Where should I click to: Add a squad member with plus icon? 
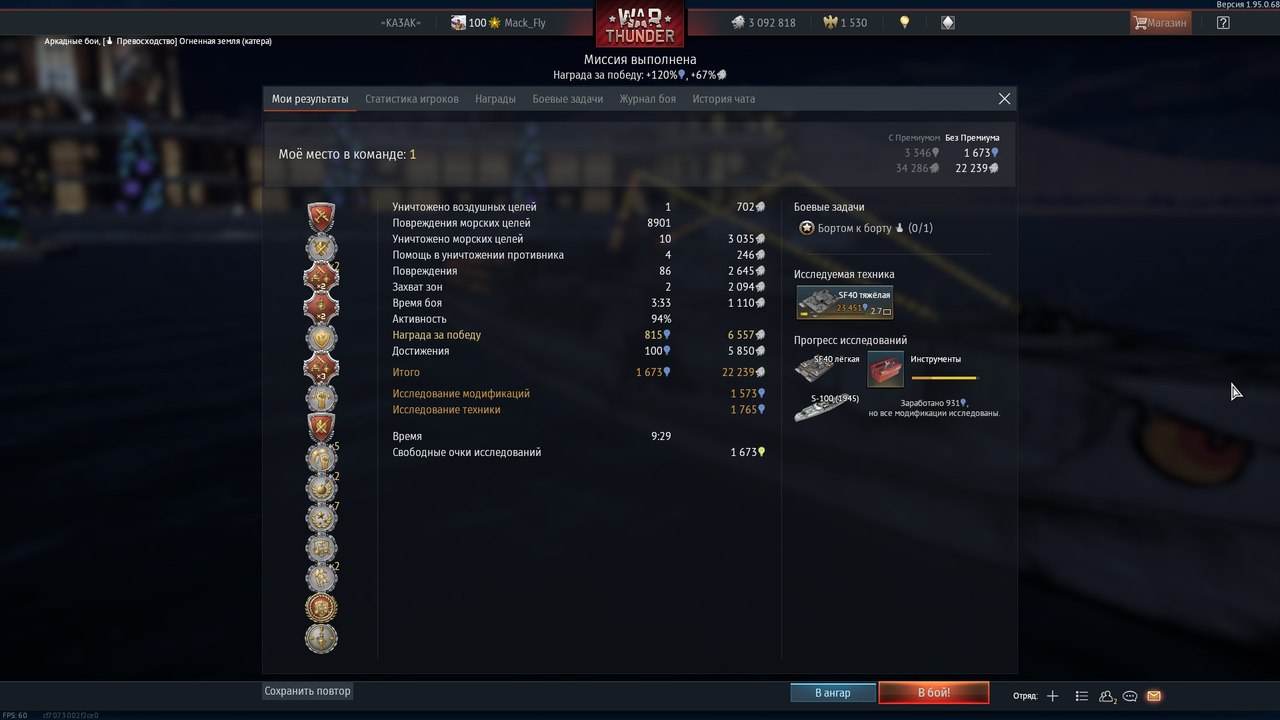(1052, 696)
